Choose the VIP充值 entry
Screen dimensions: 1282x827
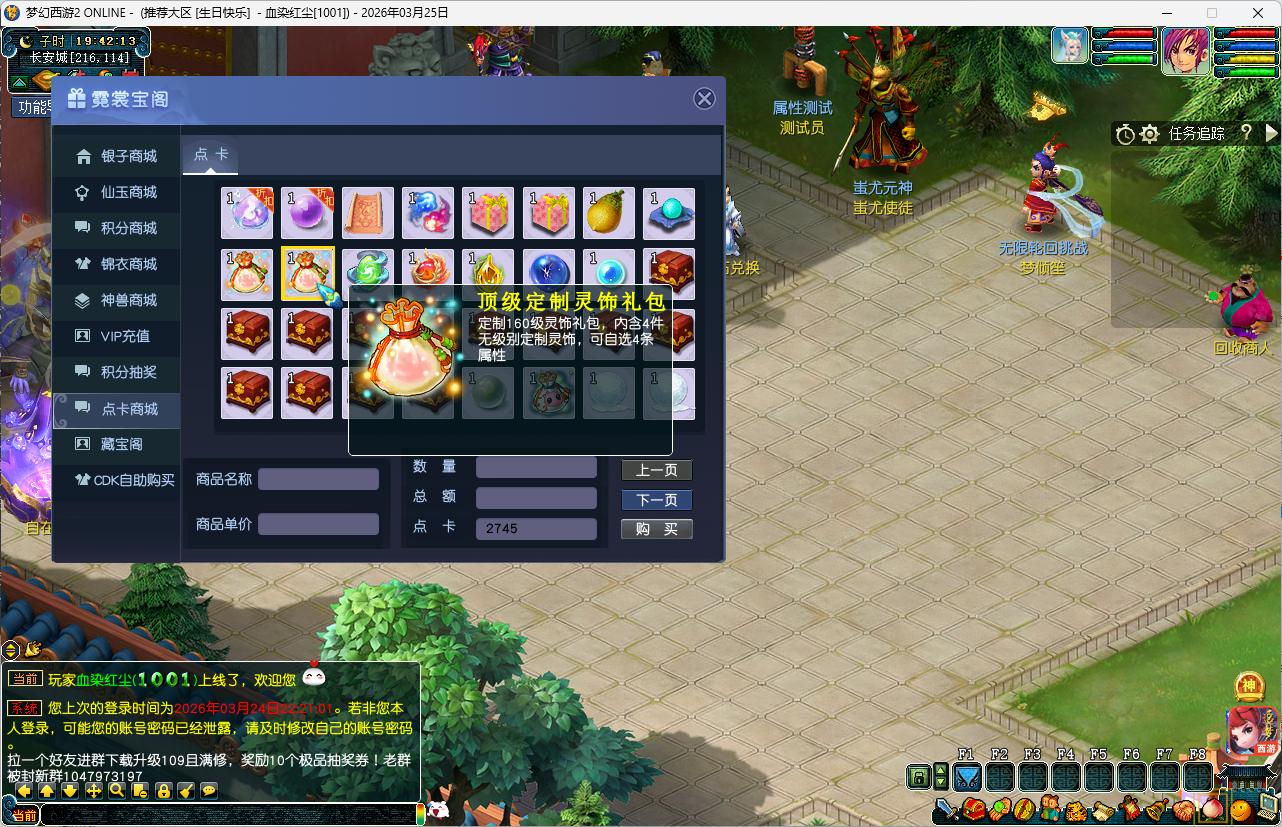click(125, 336)
